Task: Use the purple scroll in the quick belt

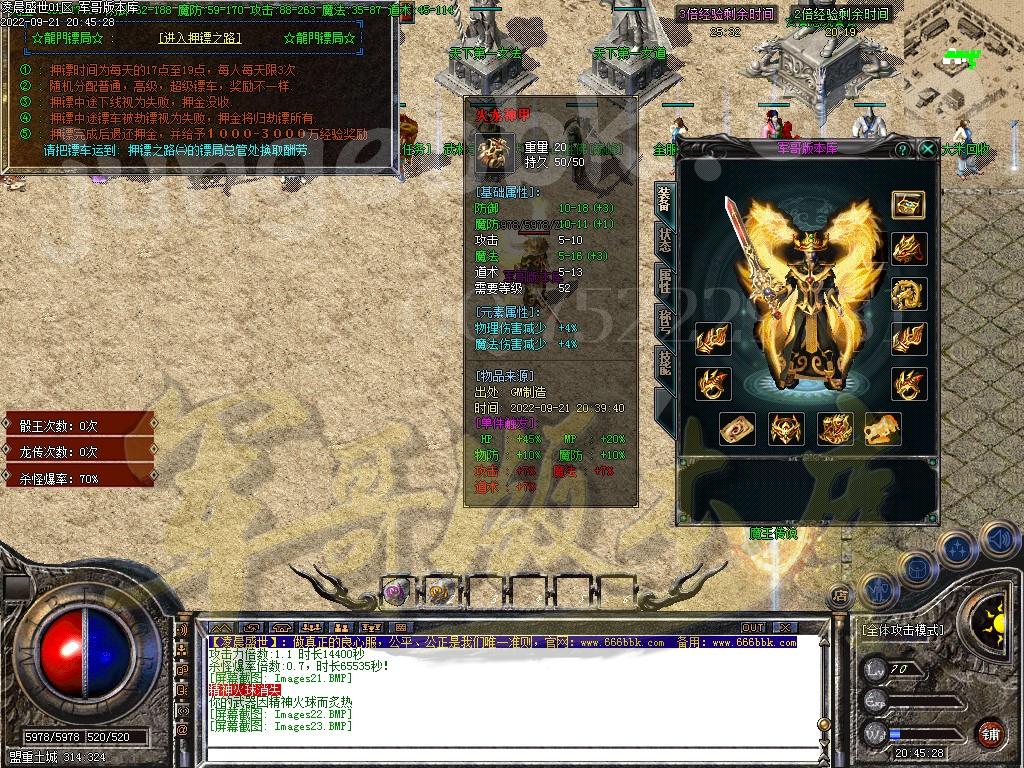Action: (x=396, y=592)
